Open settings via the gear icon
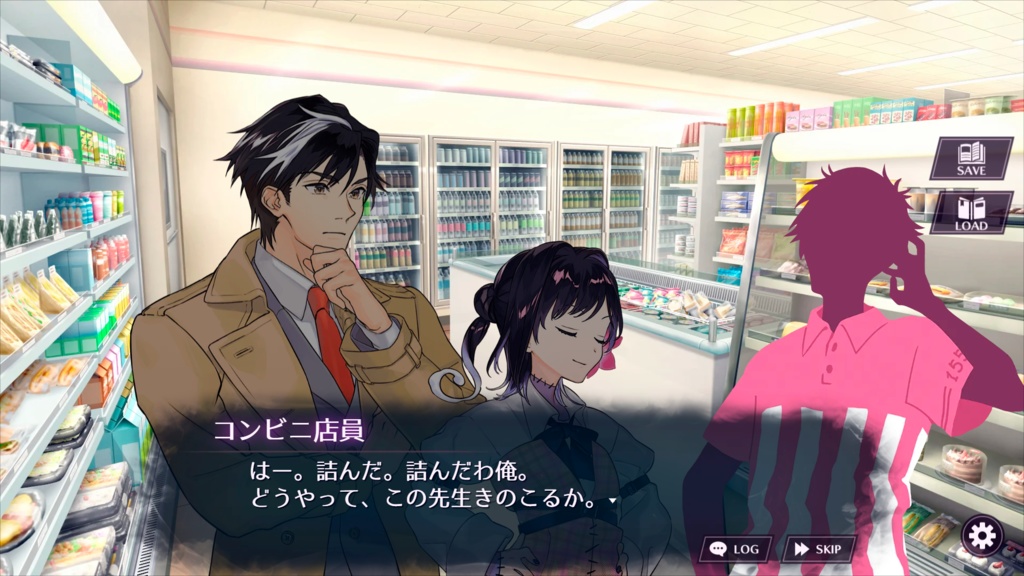 981,537
